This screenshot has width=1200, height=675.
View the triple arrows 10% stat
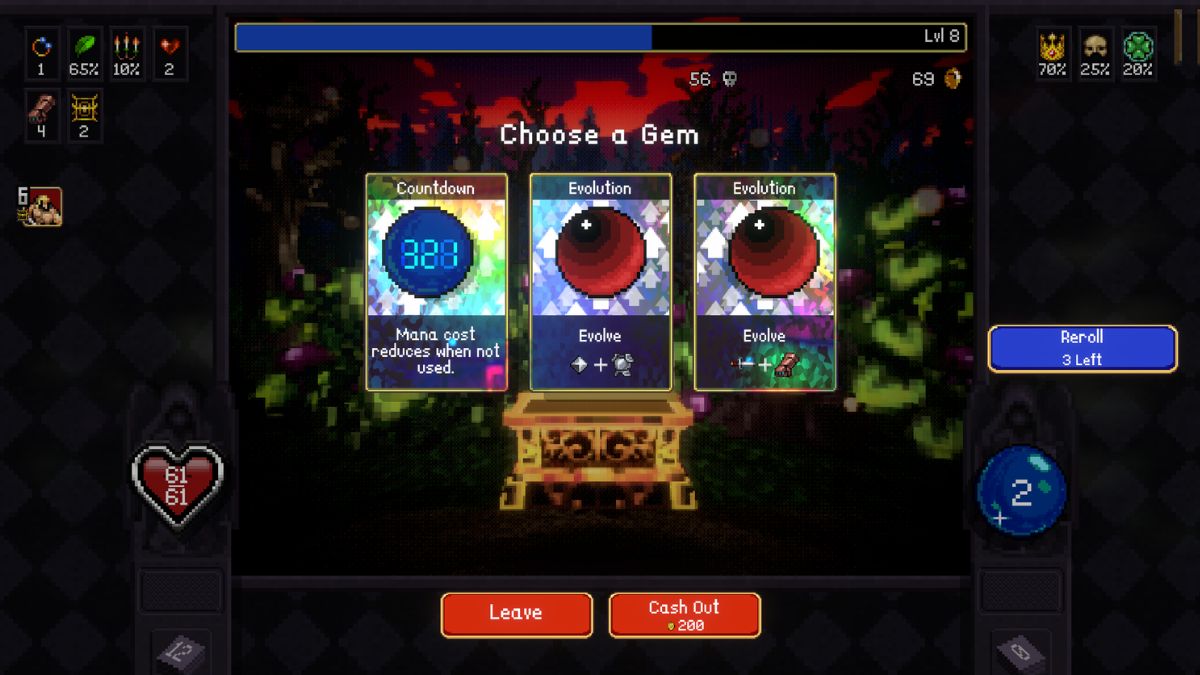(126, 48)
